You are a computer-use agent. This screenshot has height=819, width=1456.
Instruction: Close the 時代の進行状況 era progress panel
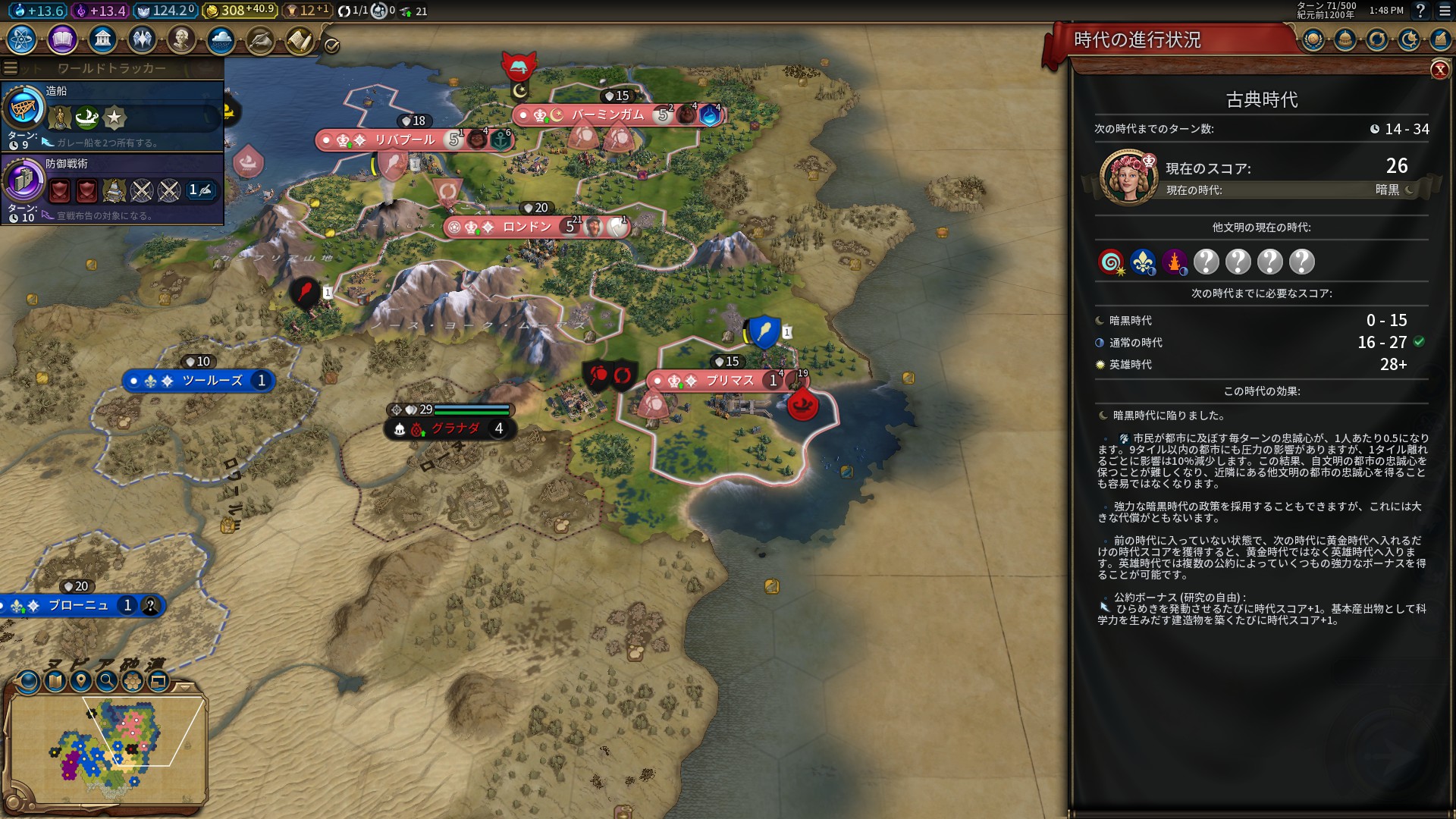1439,70
